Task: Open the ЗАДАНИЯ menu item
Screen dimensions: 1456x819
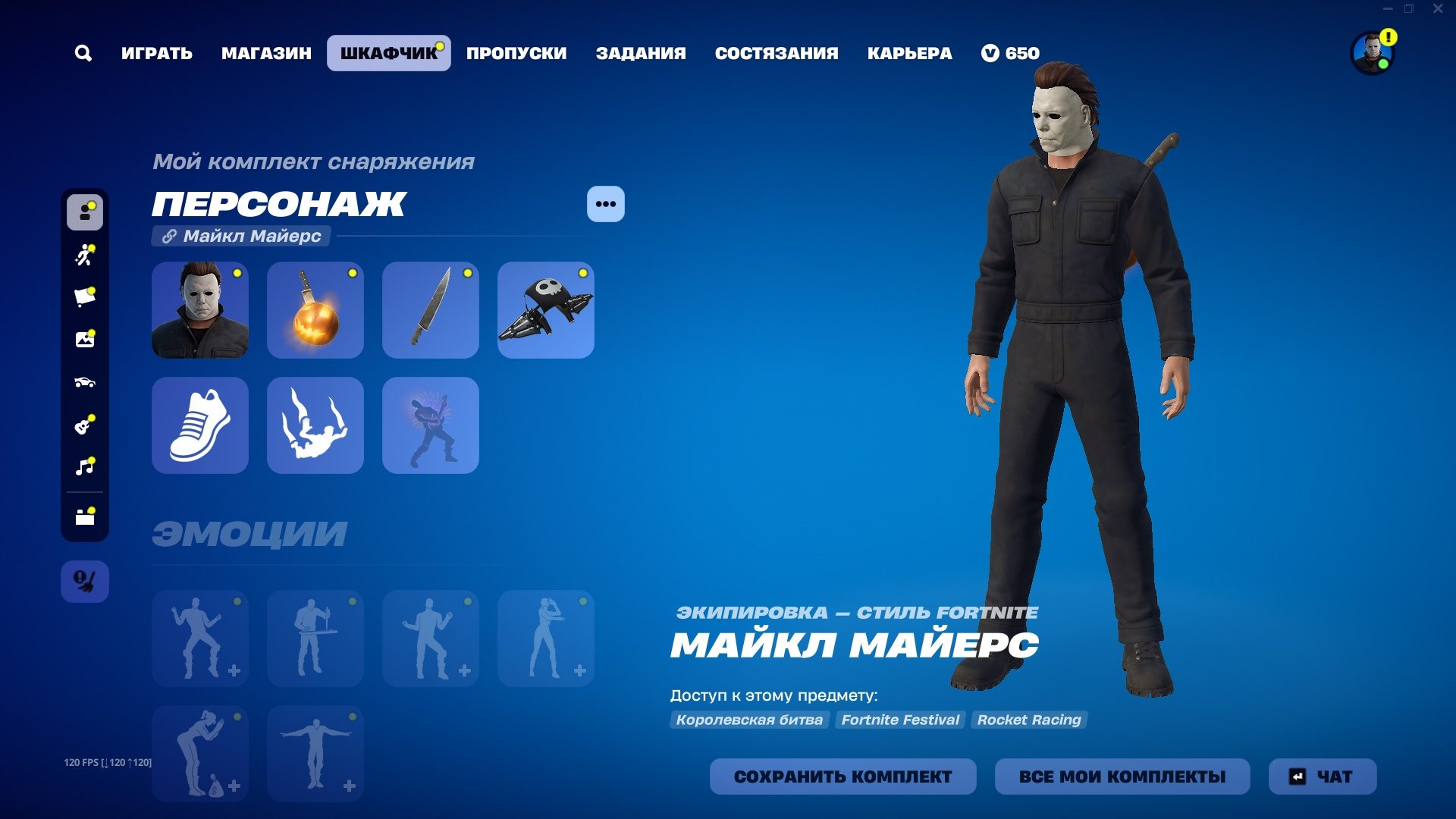Action: tap(642, 53)
